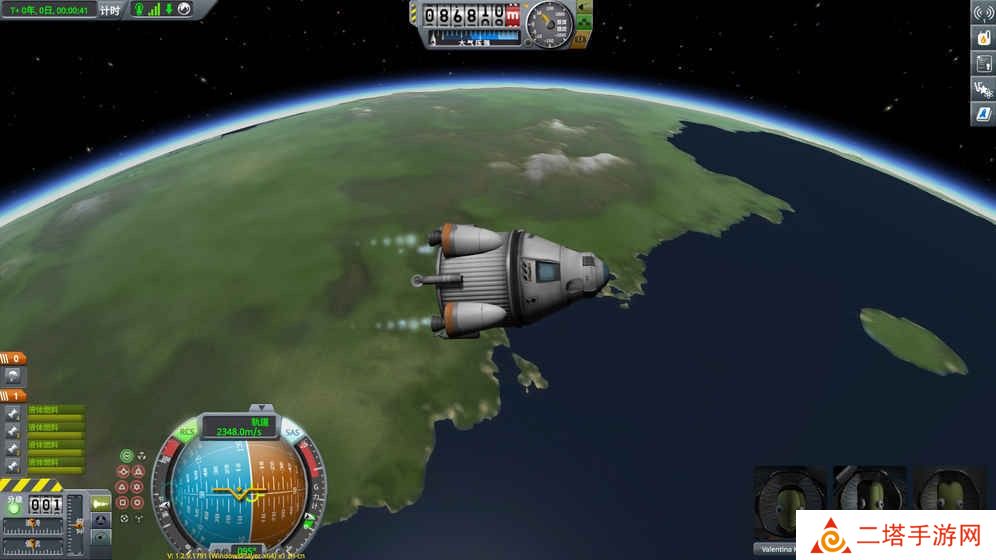Click the heading readout below the navball

click(x=241, y=550)
